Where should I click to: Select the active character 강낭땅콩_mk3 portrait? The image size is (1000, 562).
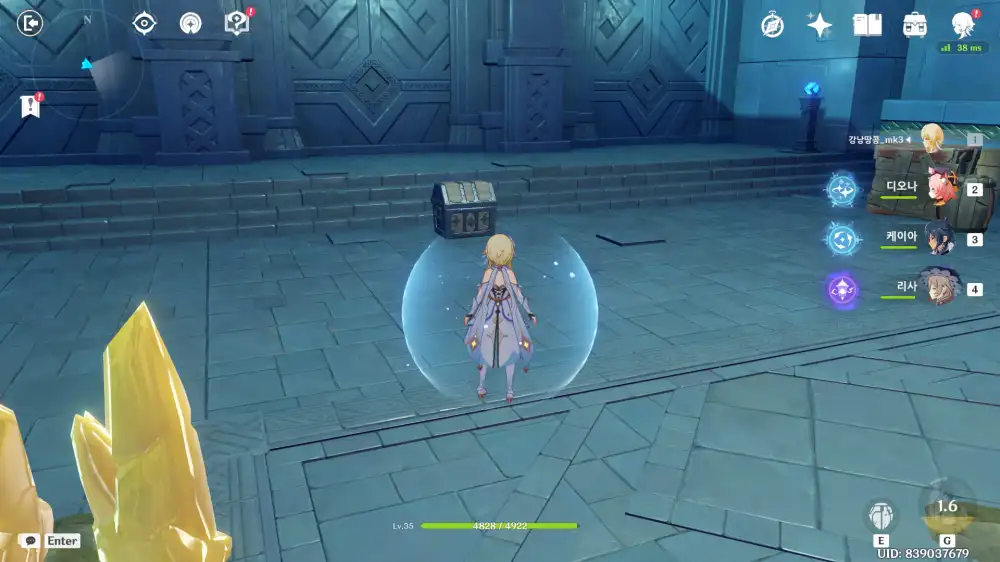click(933, 139)
